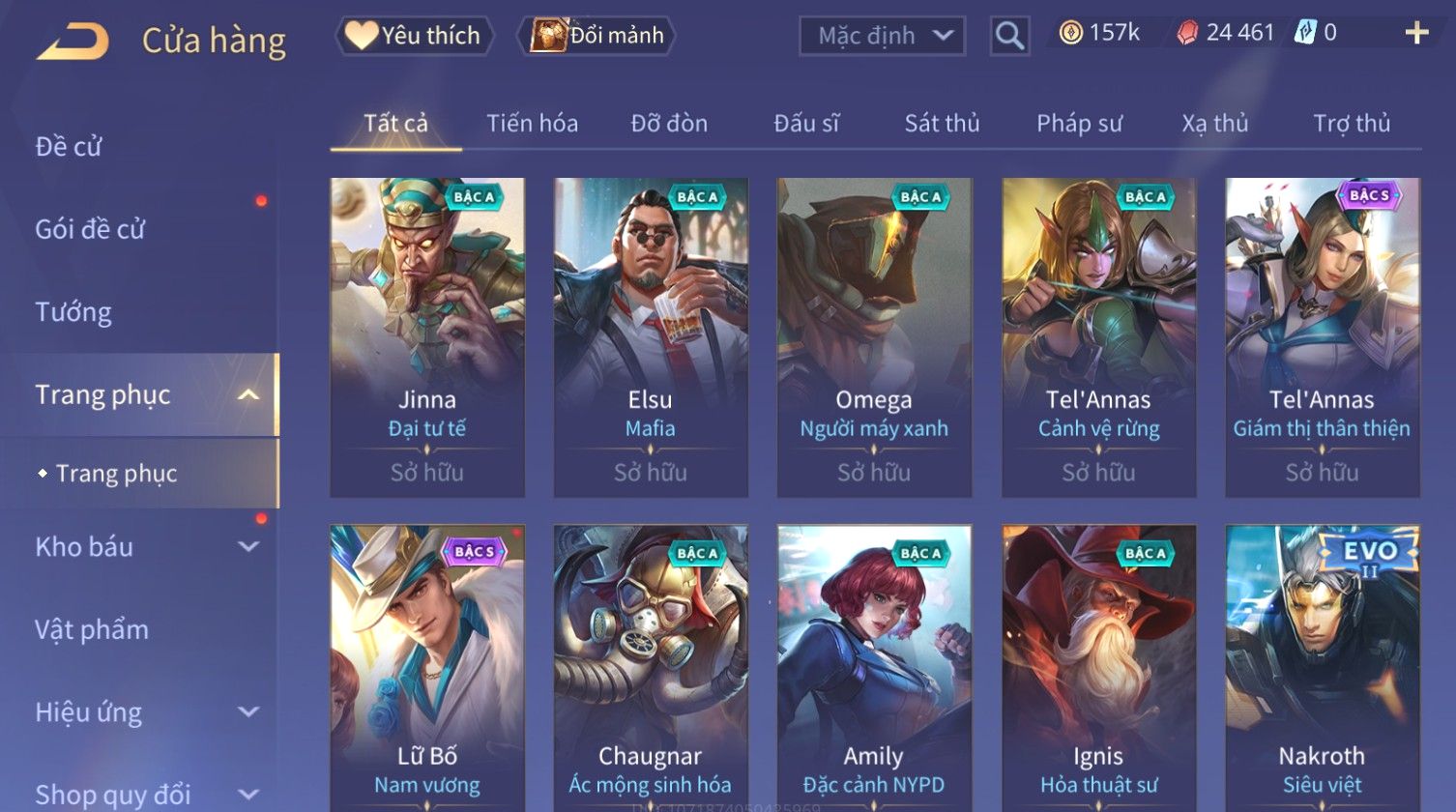Switch to the Đỡ đòn tab
The height and width of the screenshot is (812, 1456).
tap(669, 124)
